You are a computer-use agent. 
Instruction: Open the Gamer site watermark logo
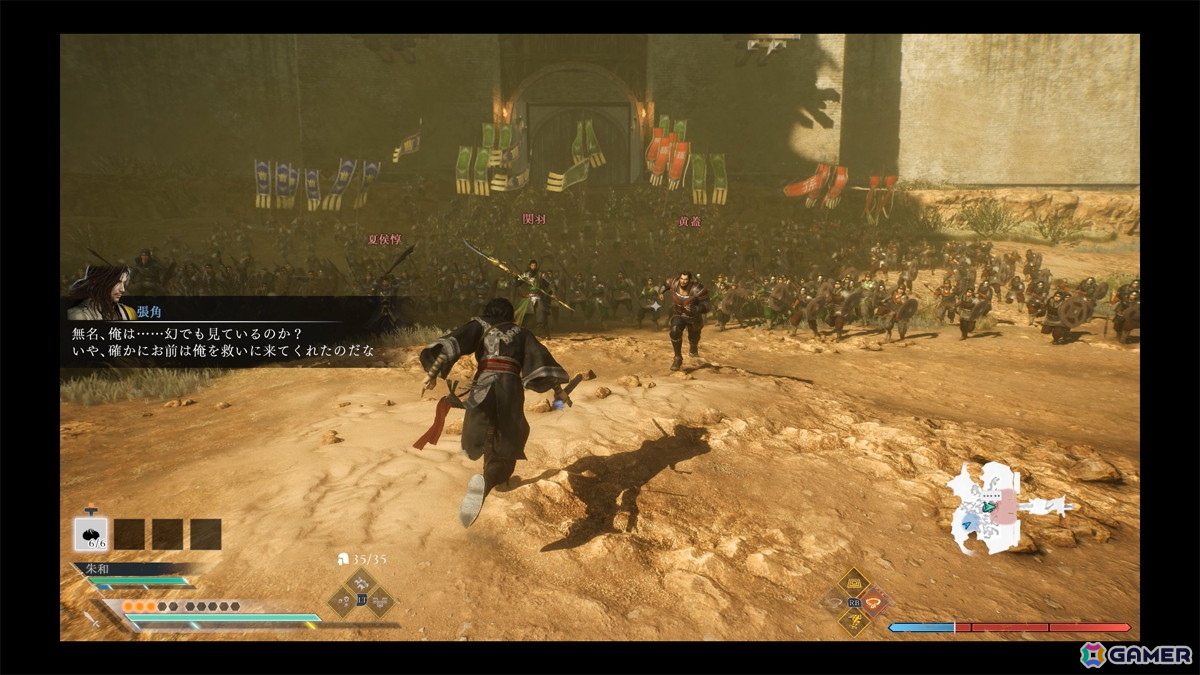click(x=1136, y=655)
